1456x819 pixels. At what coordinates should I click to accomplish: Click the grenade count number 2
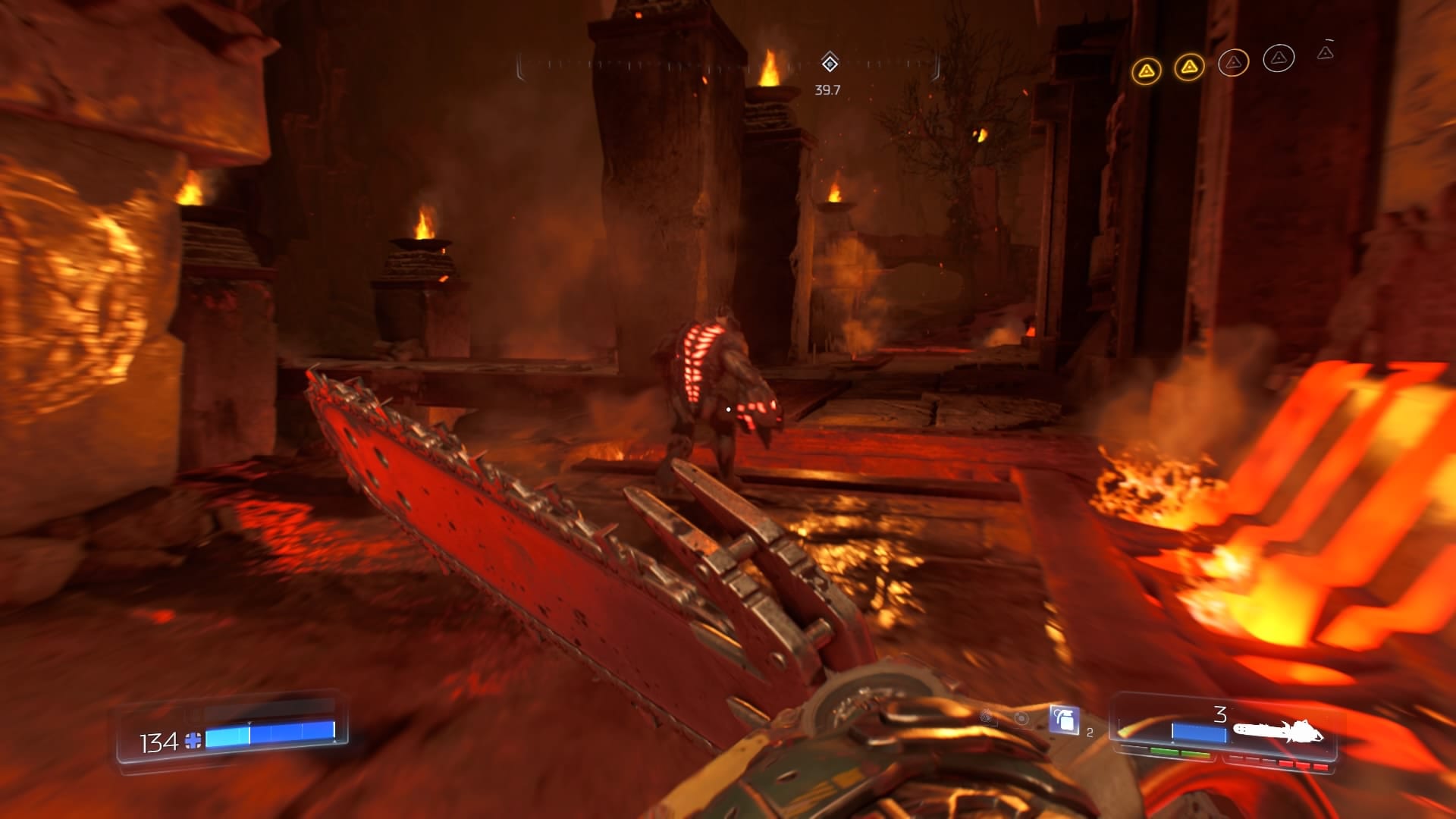pos(1090,733)
